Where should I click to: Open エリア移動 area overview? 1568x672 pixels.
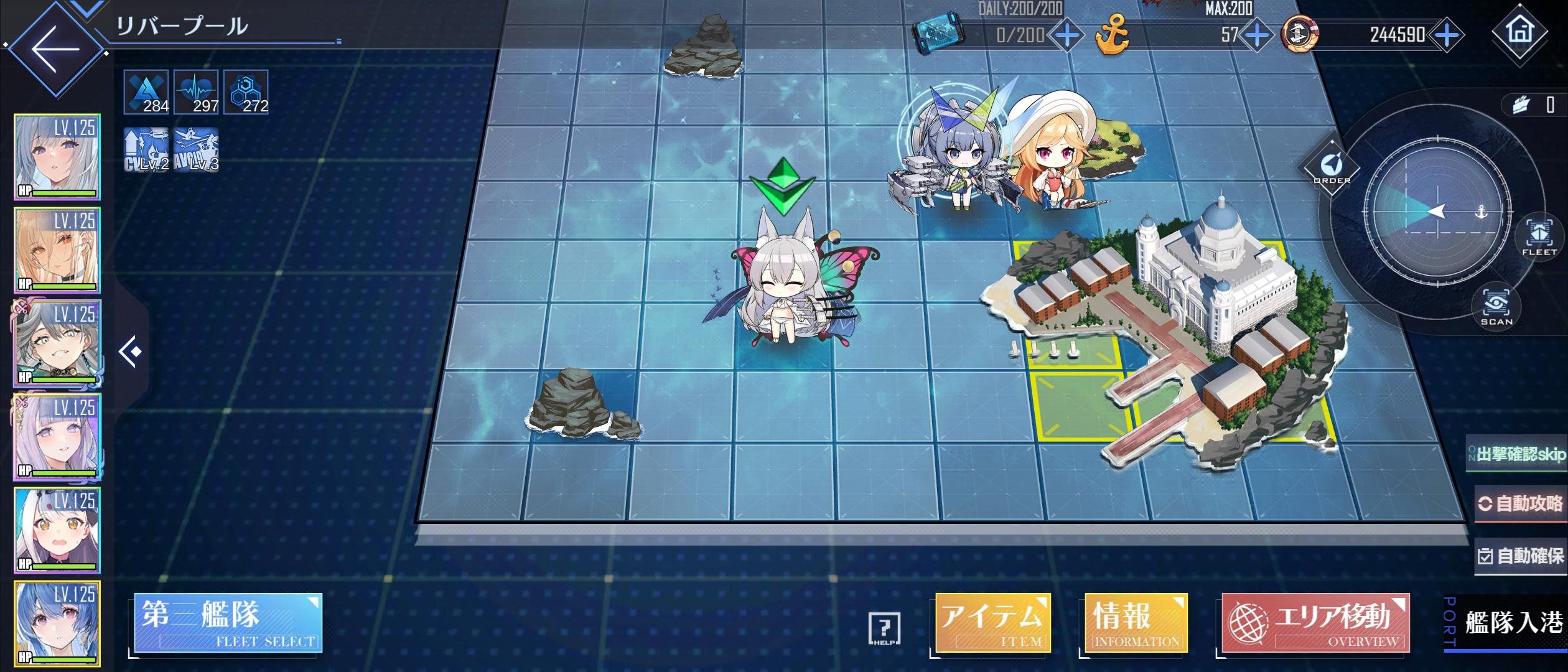click(1315, 623)
